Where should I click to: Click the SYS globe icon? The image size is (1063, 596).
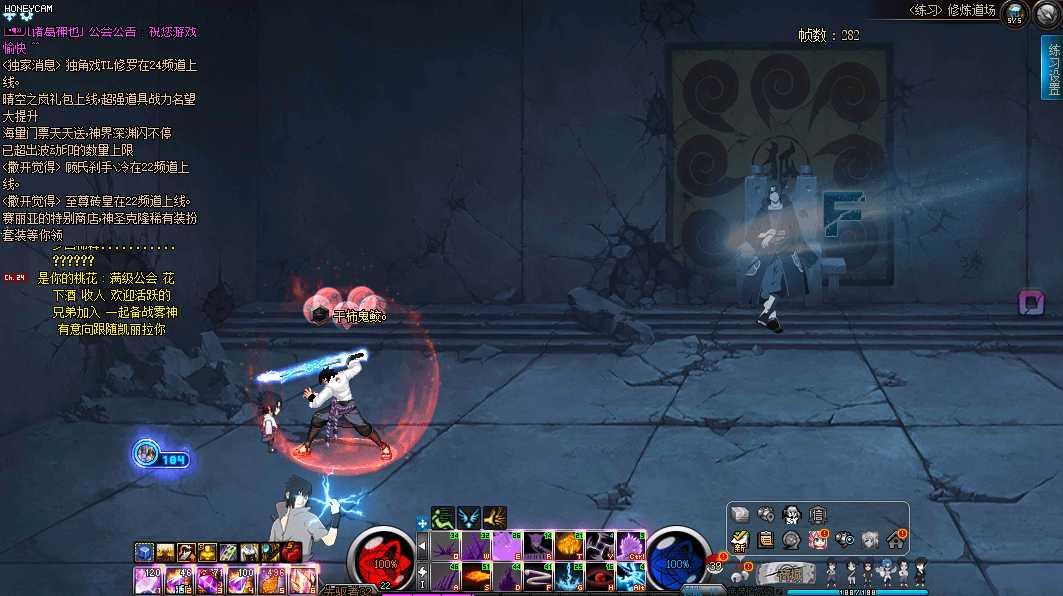(x=1015, y=13)
